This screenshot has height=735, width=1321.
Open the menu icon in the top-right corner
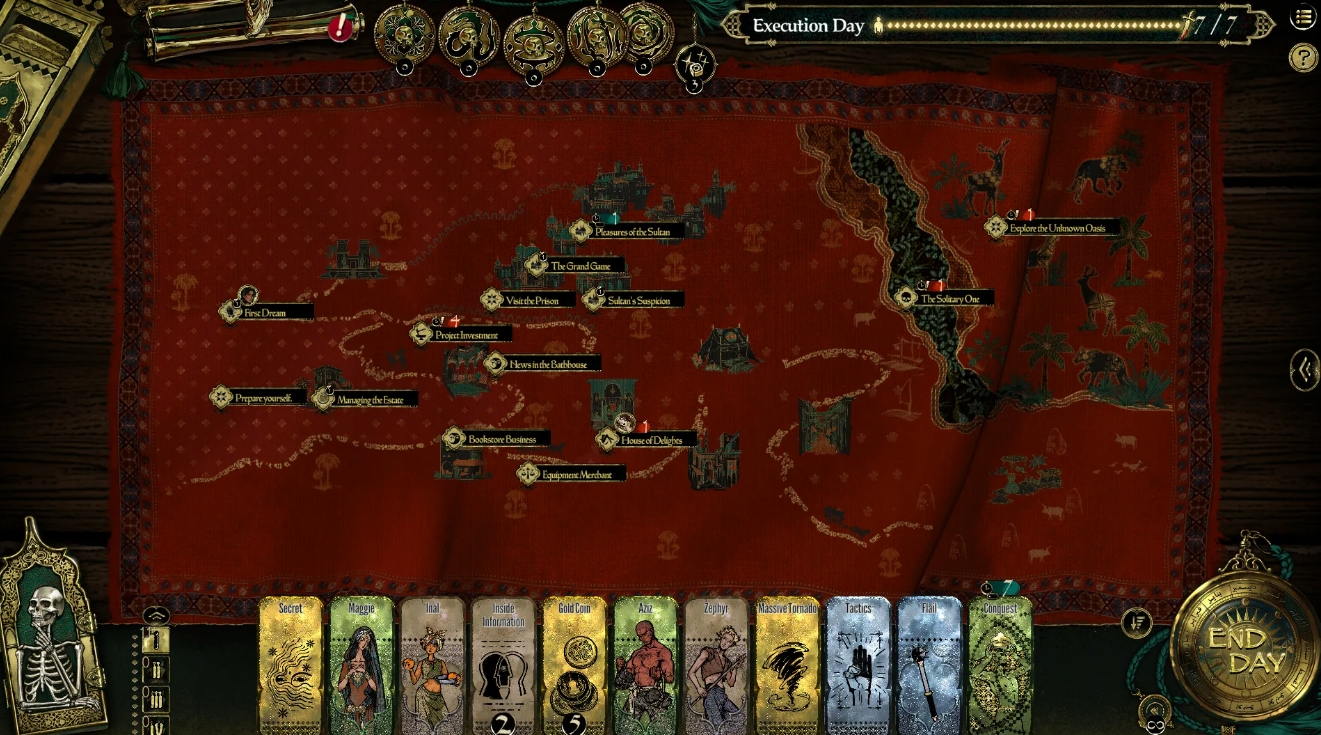[1304, 17]
